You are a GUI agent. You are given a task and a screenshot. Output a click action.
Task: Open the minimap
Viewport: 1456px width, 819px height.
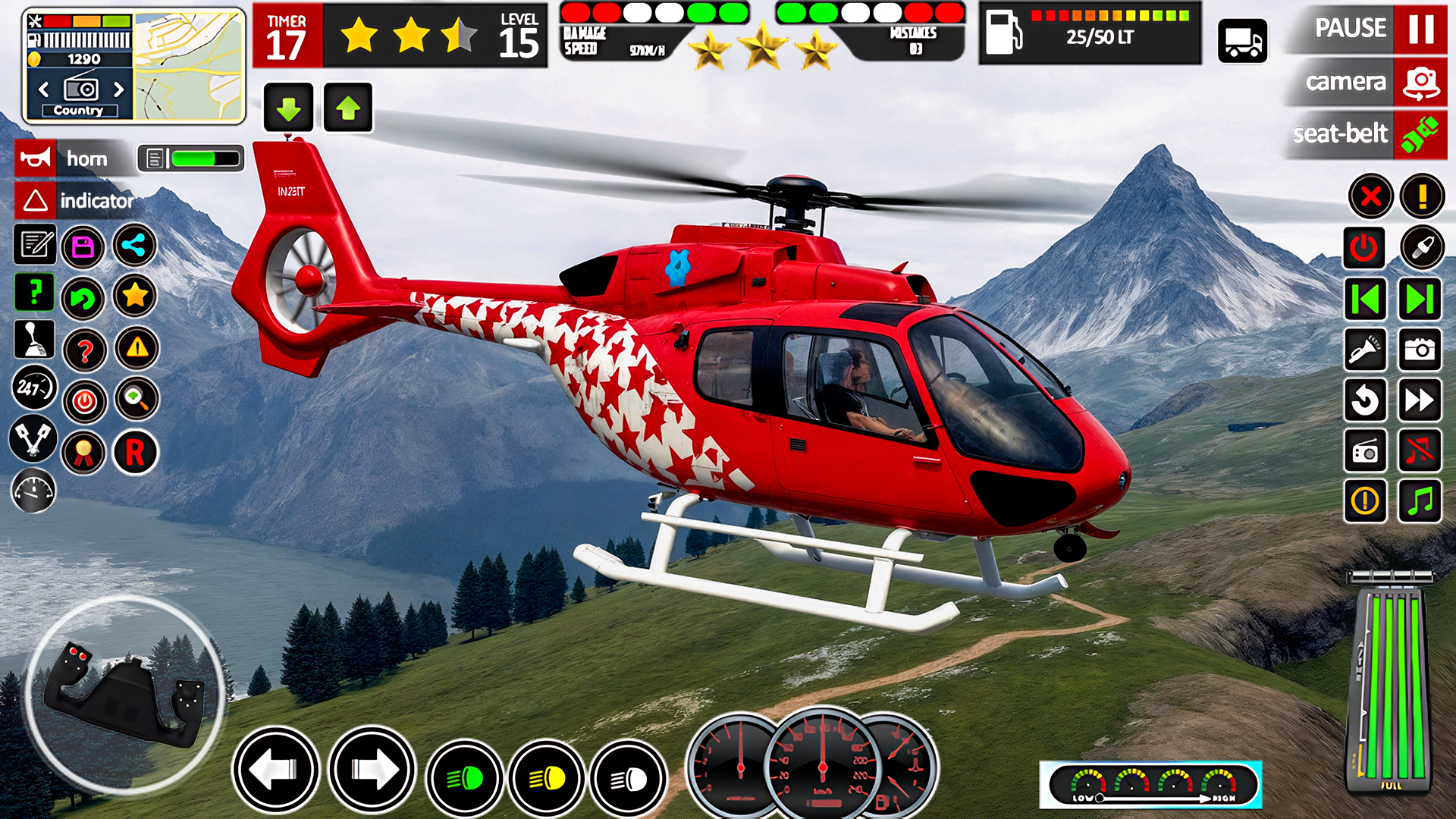189,66
